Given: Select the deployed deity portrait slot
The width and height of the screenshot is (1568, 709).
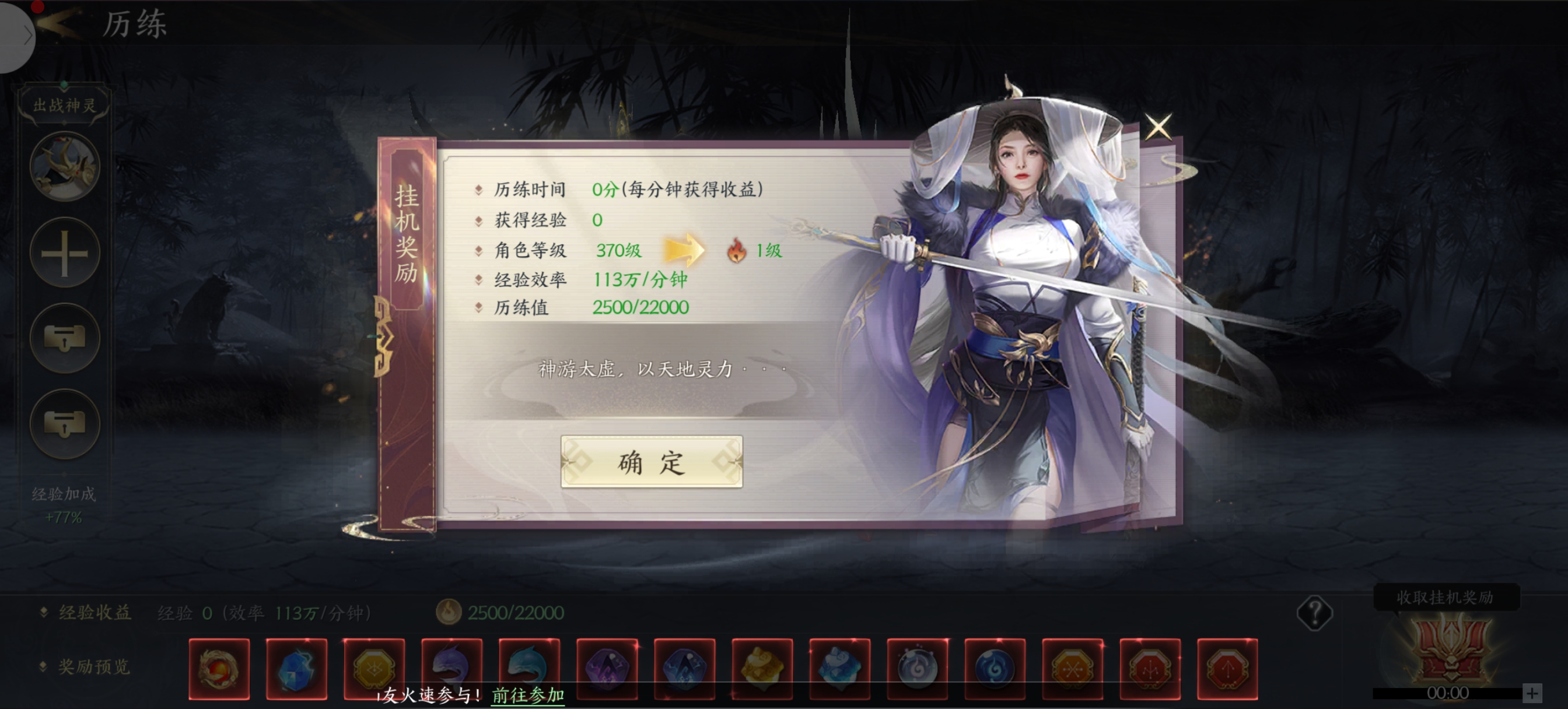Looking at the screenshot, I should (65, 166).
